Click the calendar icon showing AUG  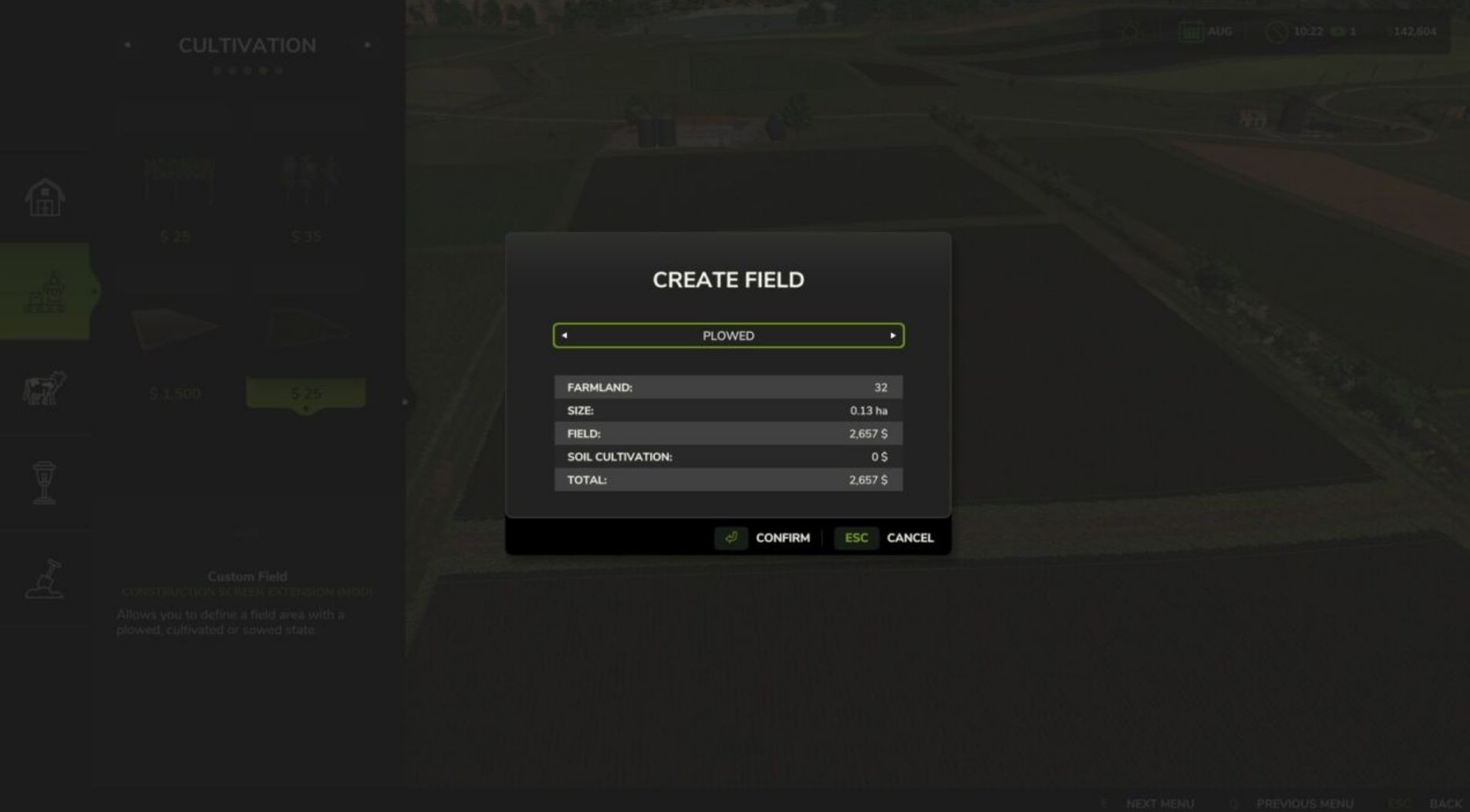1191,32
